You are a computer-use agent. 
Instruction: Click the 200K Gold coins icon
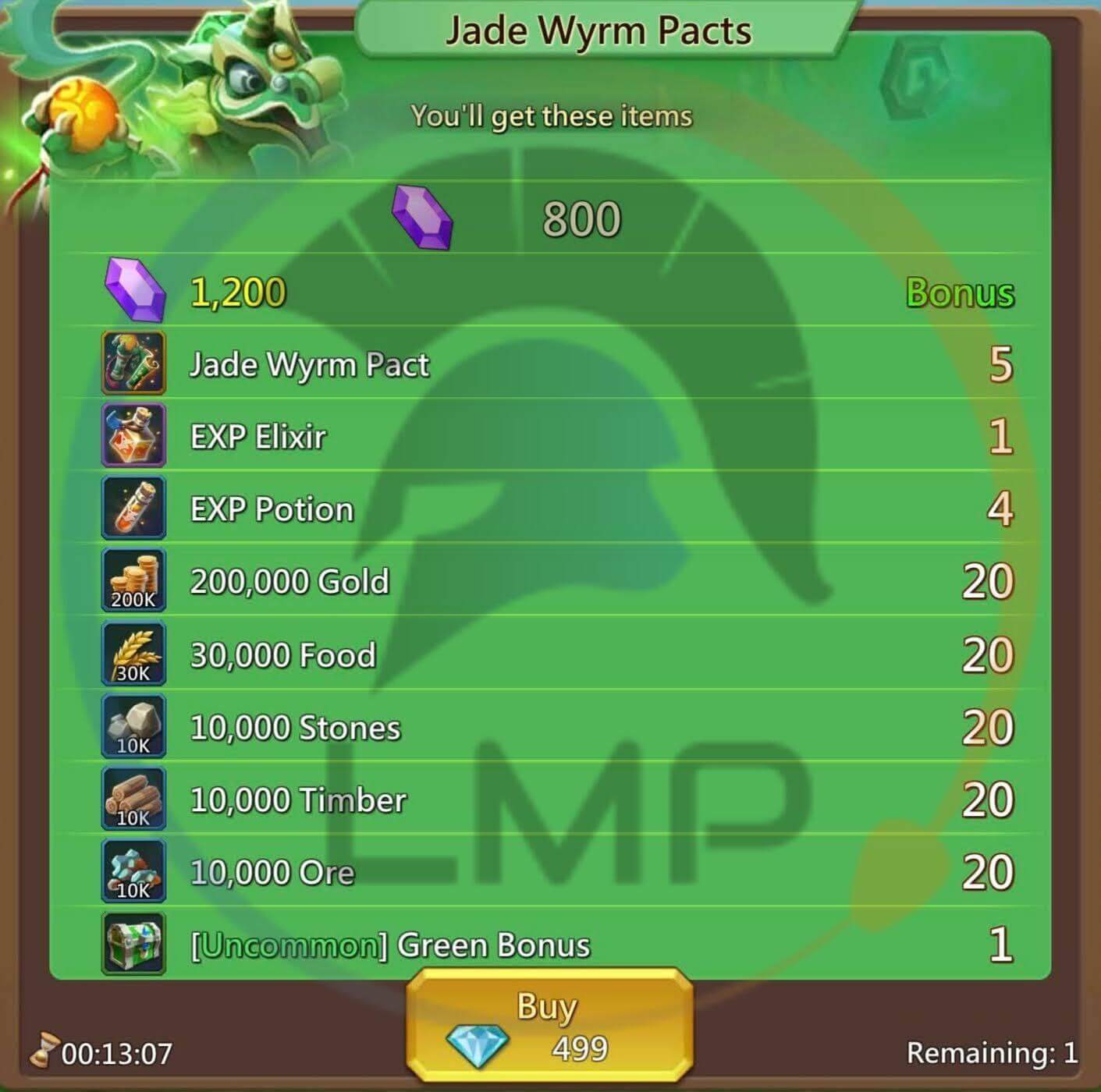coord(133,581)
